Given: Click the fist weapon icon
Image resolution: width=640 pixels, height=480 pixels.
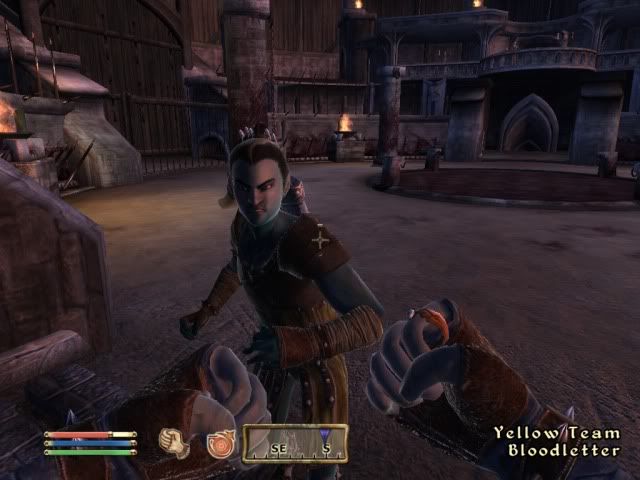Looking at the screenshot, I should click(x=176, y=442).
